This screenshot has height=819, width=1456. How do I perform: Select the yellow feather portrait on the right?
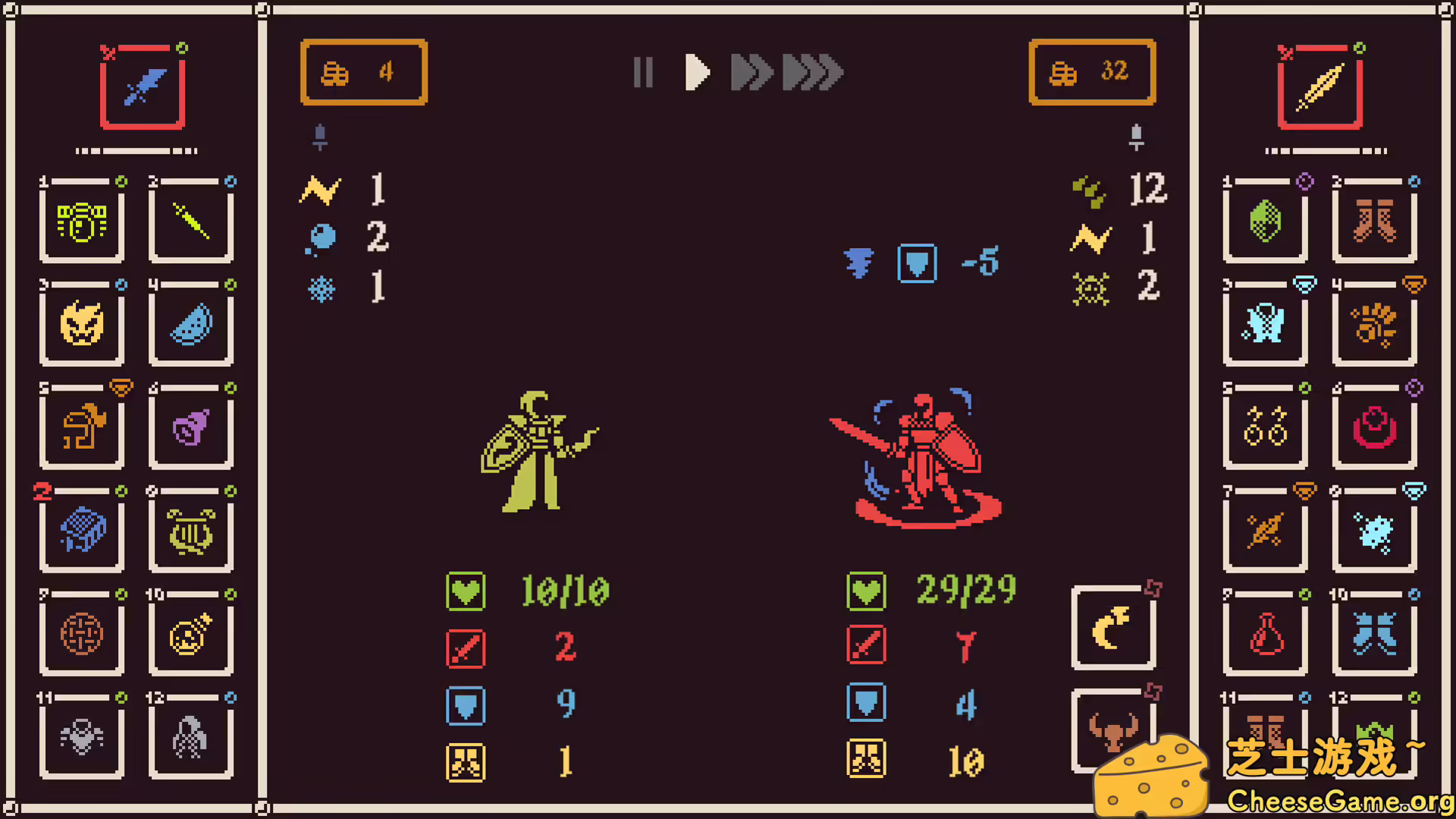click(1321, 87)
